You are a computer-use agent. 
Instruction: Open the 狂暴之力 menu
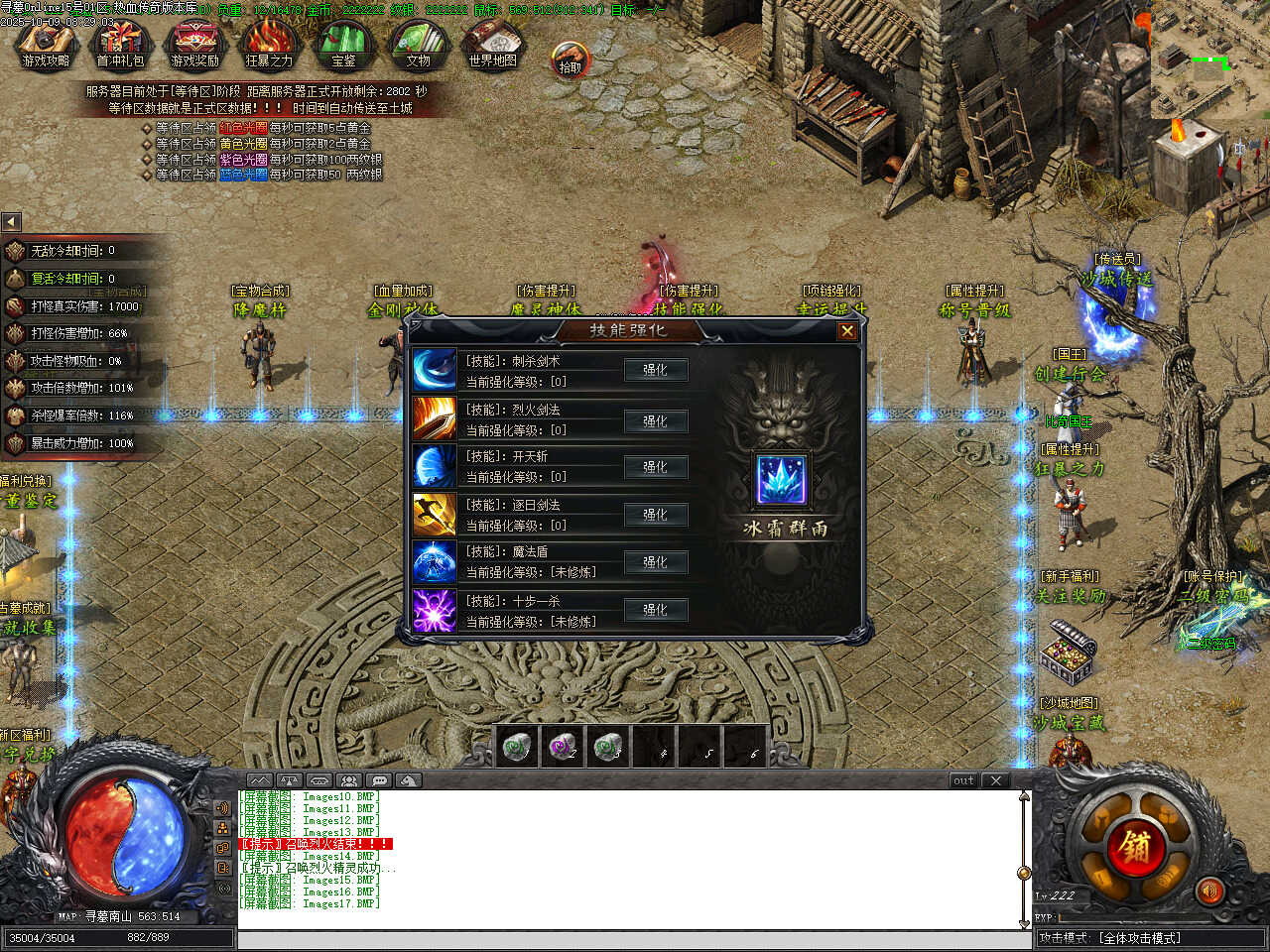tap(269, 45)
